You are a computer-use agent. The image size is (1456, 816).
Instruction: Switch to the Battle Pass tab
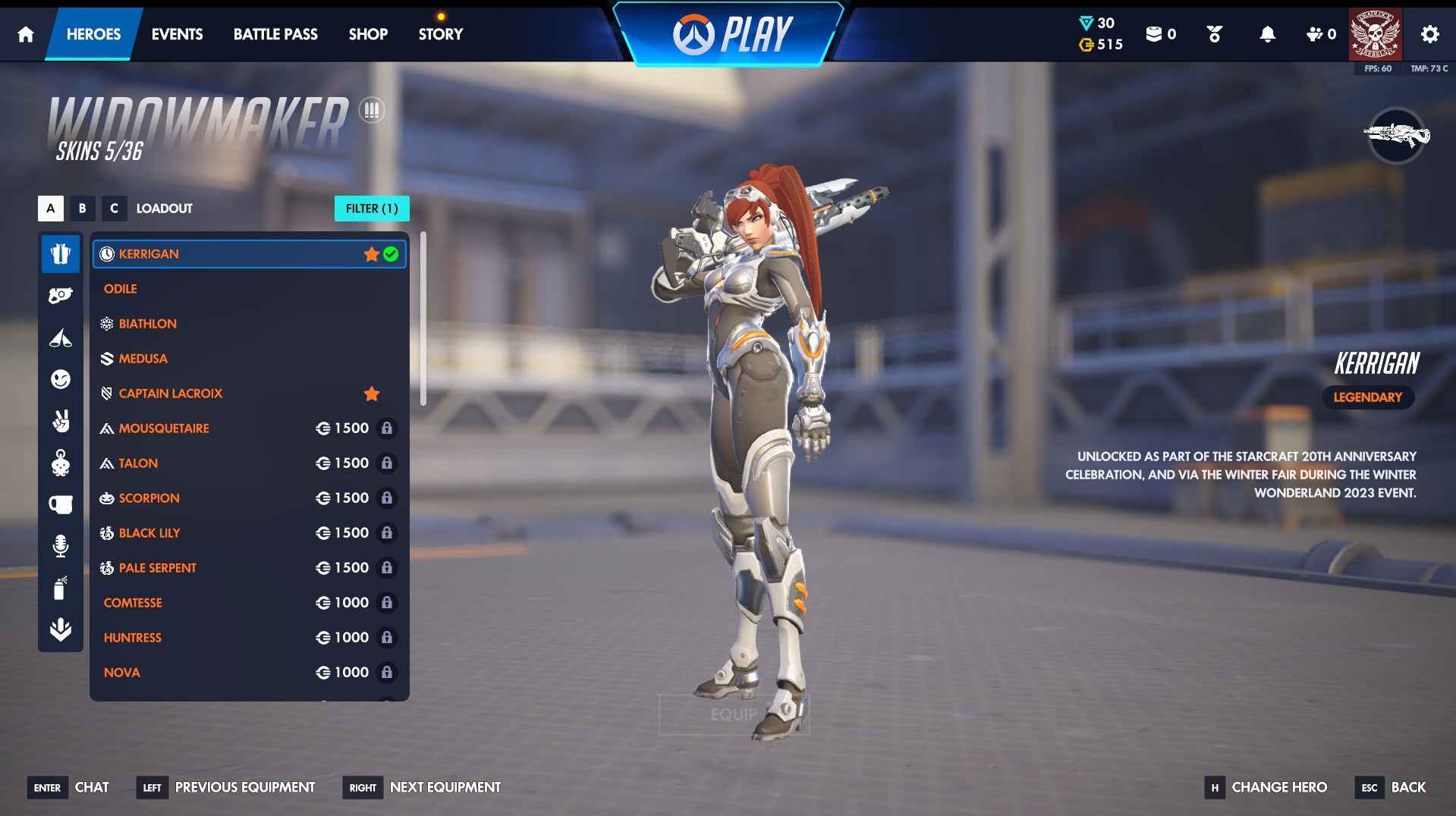click(275, 34)
